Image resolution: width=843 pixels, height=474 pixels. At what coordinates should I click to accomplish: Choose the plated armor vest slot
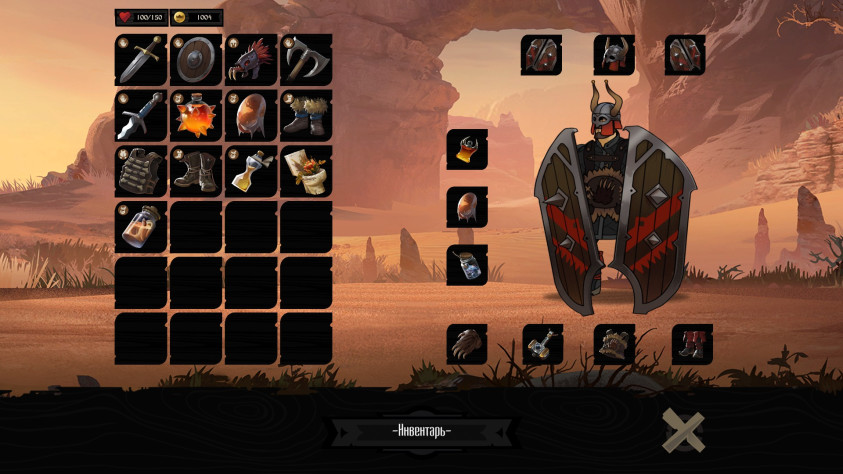(x=141, y=171)
